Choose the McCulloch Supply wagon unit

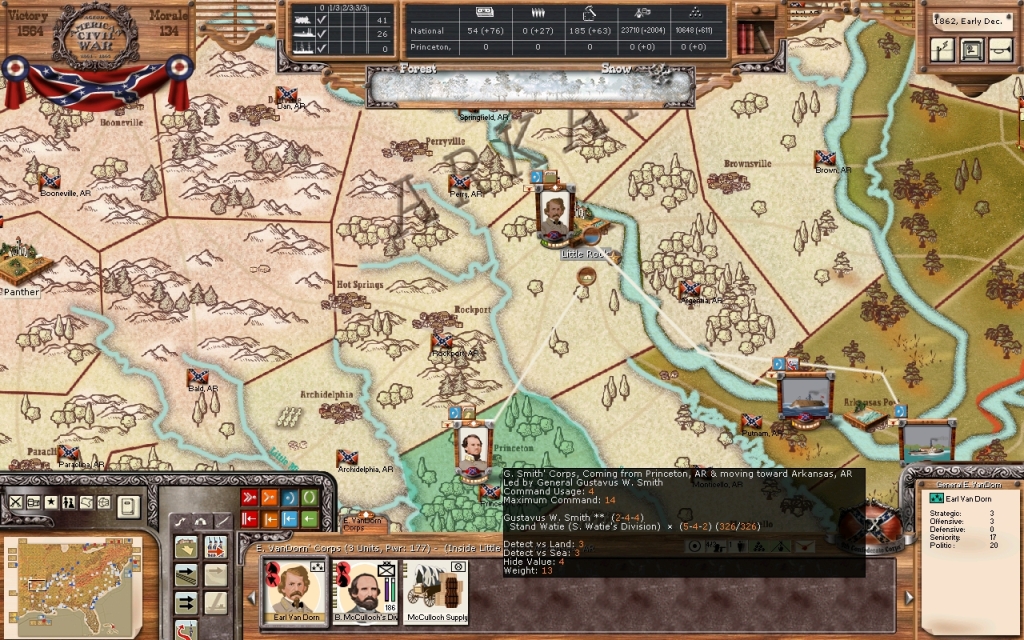(438, 591)
